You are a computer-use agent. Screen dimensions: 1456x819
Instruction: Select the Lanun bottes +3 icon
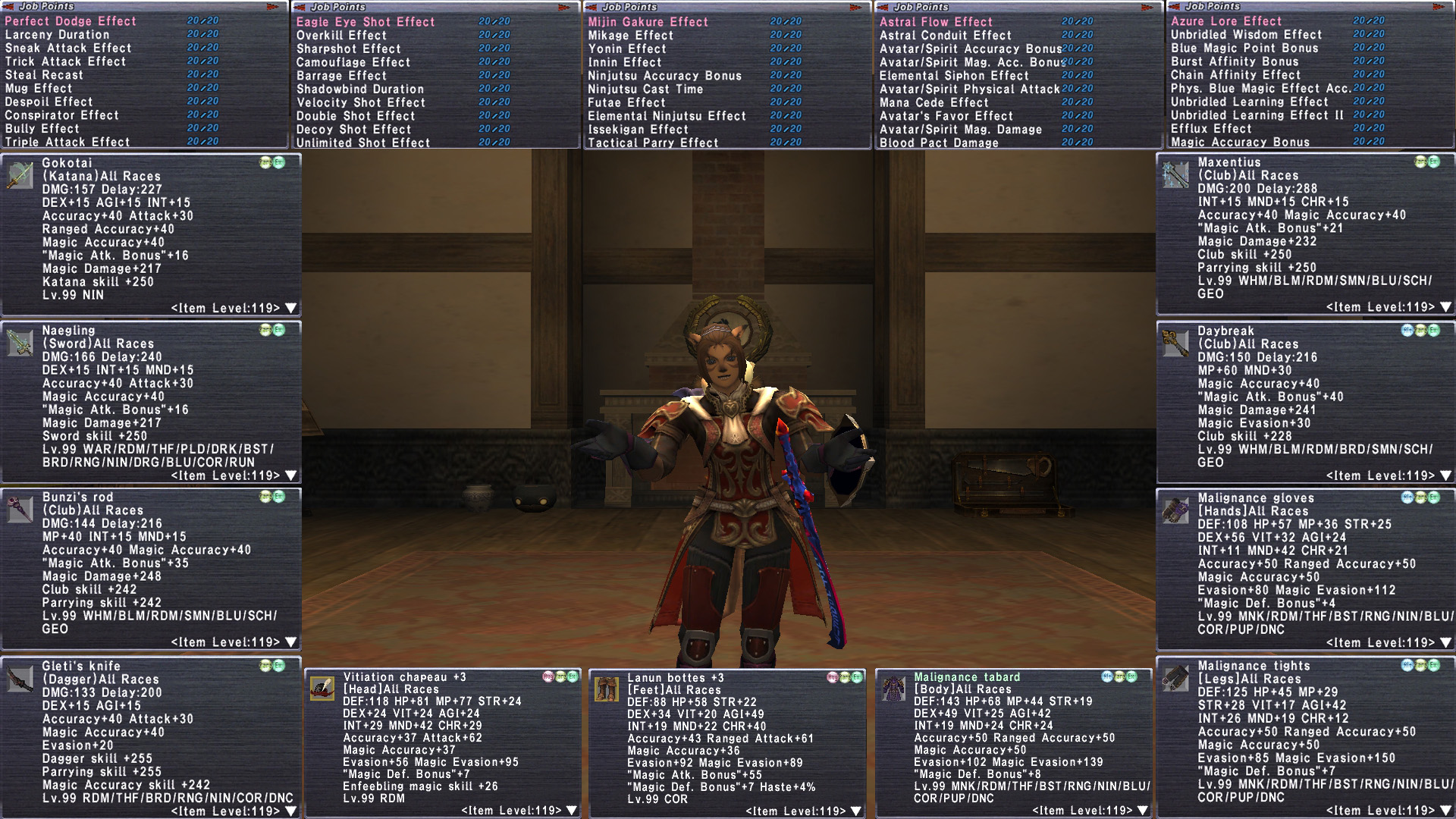click(607, 689)
